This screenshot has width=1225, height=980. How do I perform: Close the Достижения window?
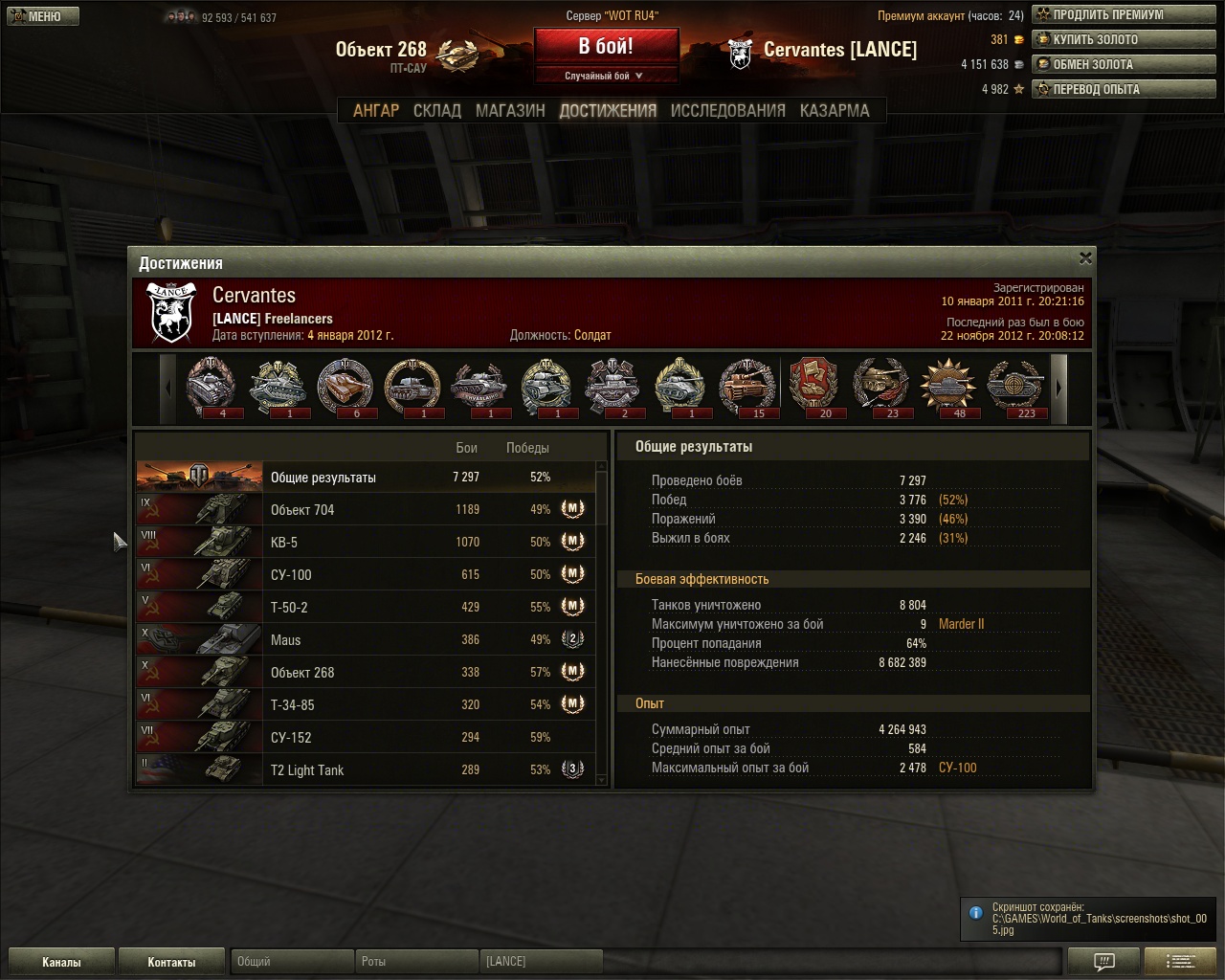point(1085,258)
